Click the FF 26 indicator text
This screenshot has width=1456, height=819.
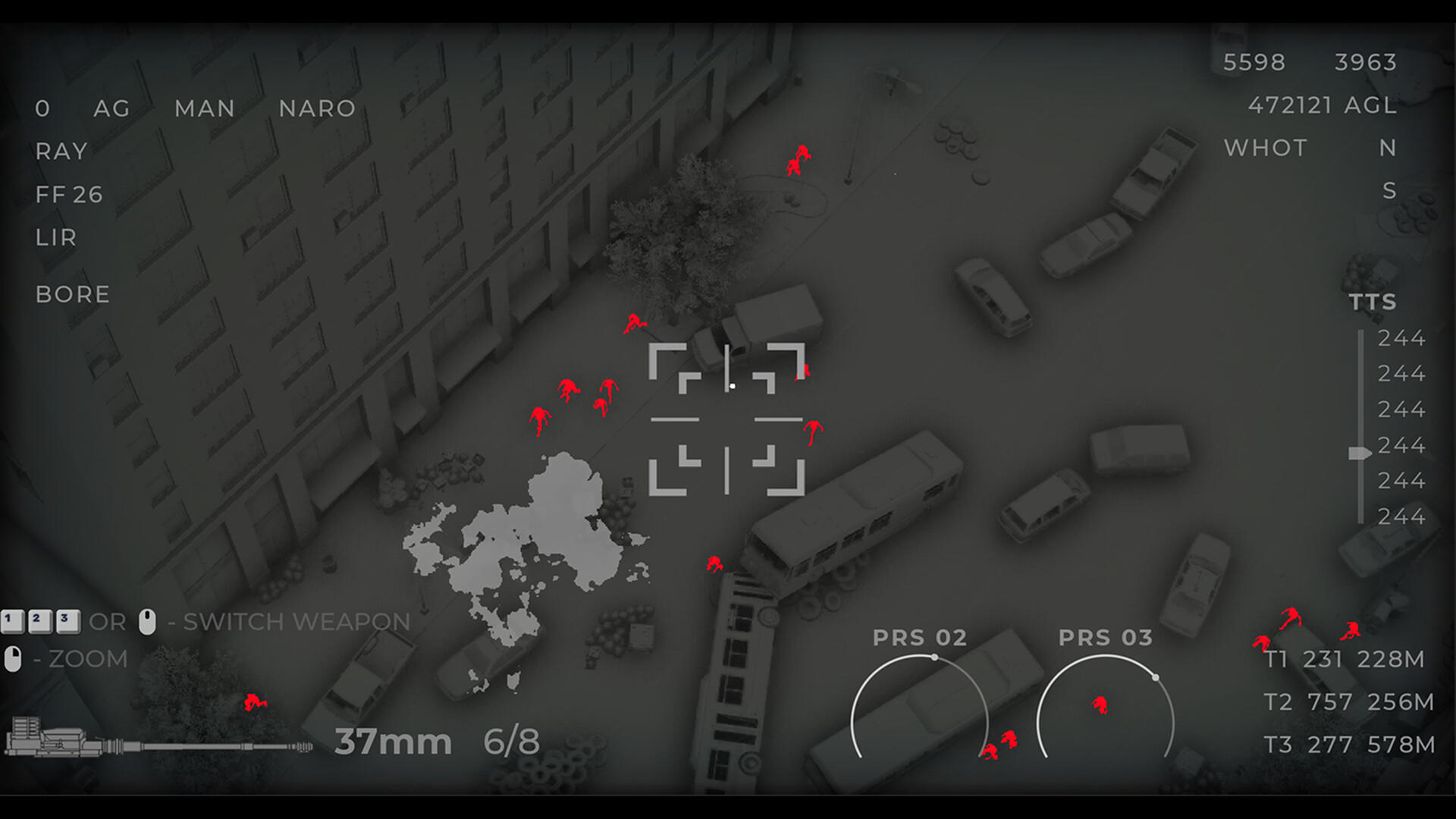click(x=70, y=195)
